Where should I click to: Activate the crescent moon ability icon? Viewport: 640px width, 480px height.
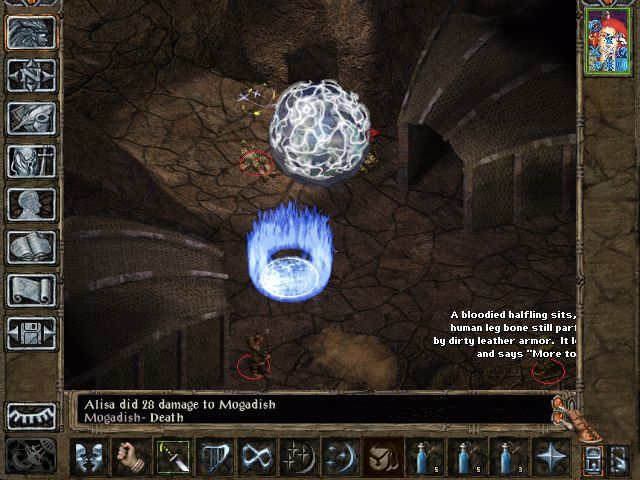(x=339, y=456)
